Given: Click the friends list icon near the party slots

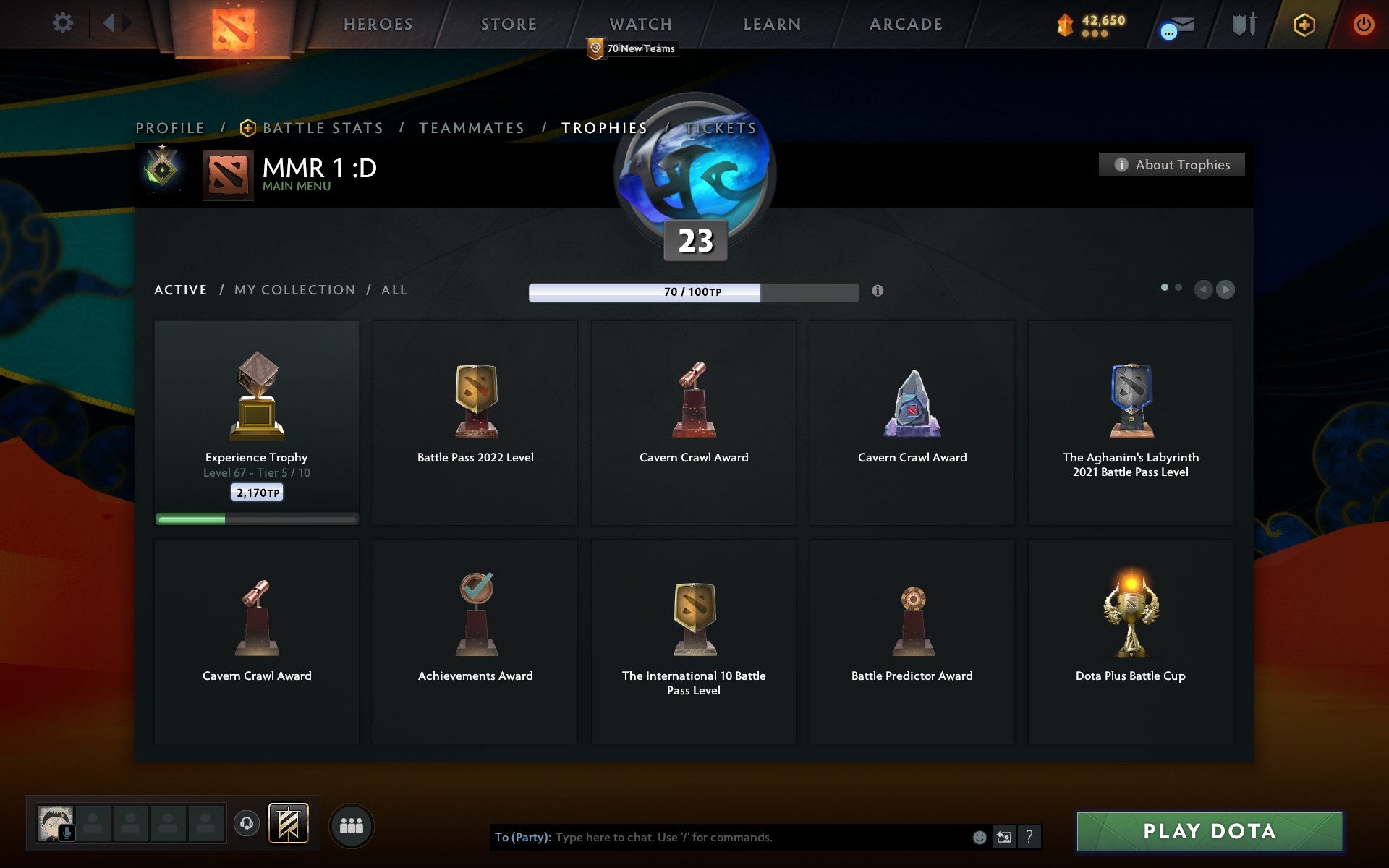Looking at the screenshot, I should [352, 823].
